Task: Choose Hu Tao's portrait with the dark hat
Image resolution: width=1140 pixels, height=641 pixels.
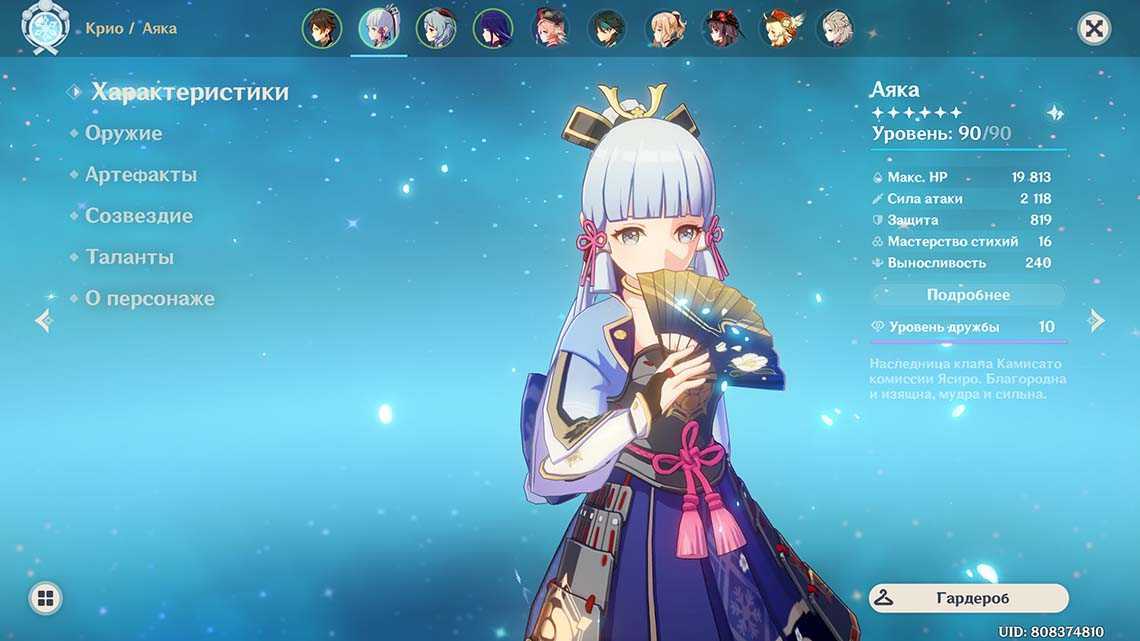Action: tap(721, 28)
